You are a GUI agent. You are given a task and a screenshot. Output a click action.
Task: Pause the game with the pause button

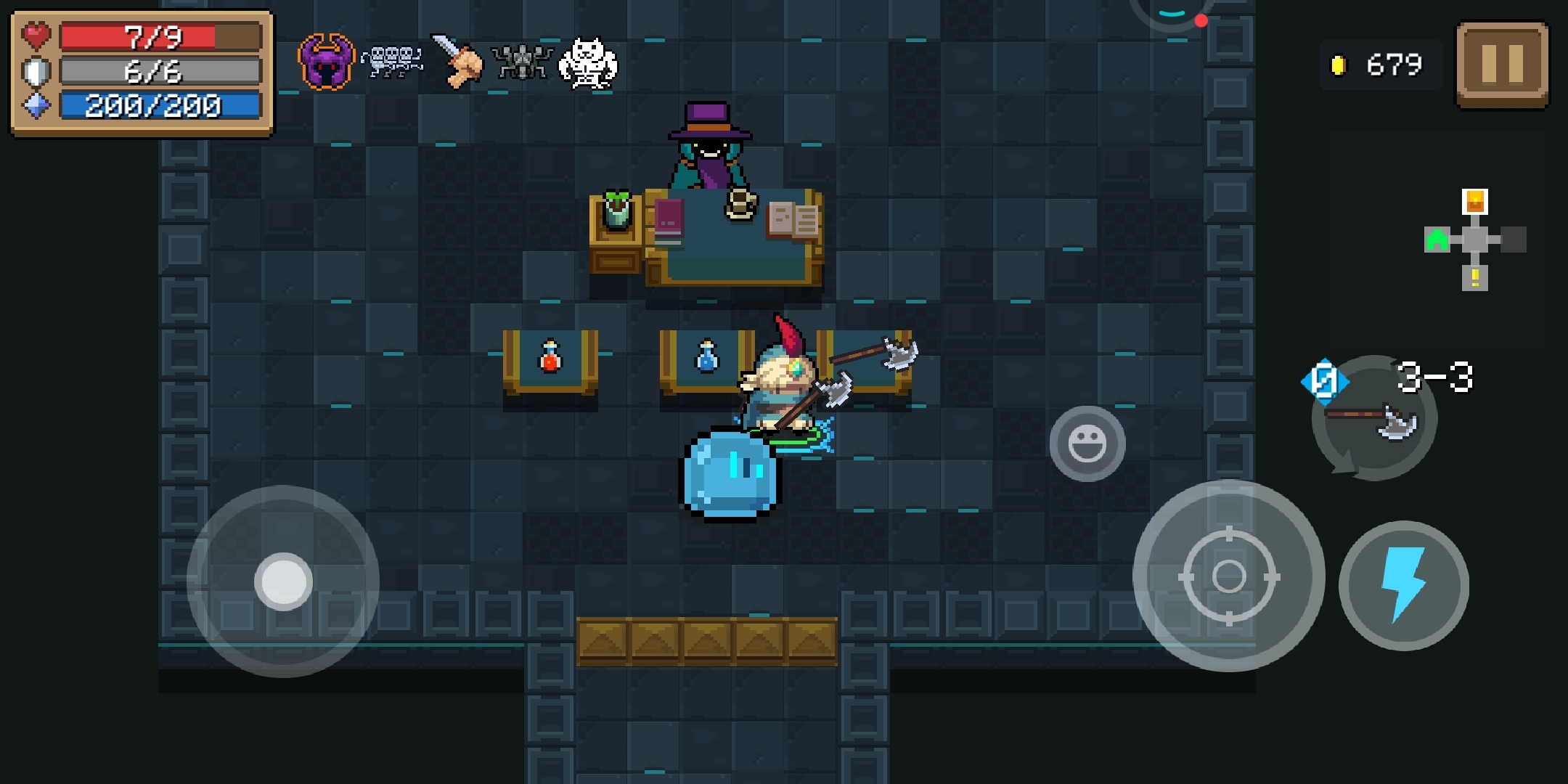tap(1502, 64)
